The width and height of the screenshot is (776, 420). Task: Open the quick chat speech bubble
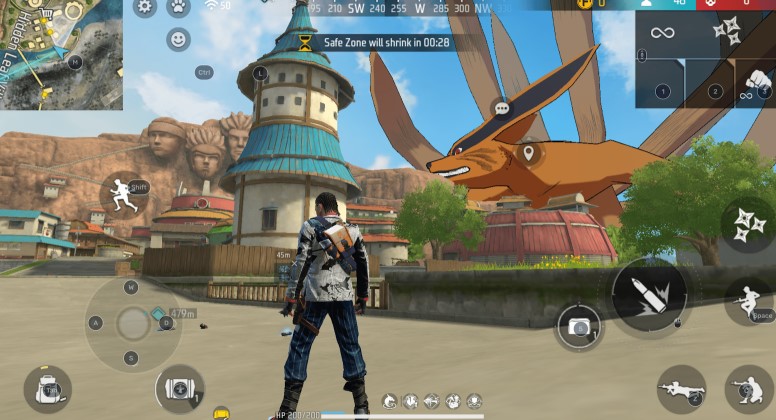[501, 108]
